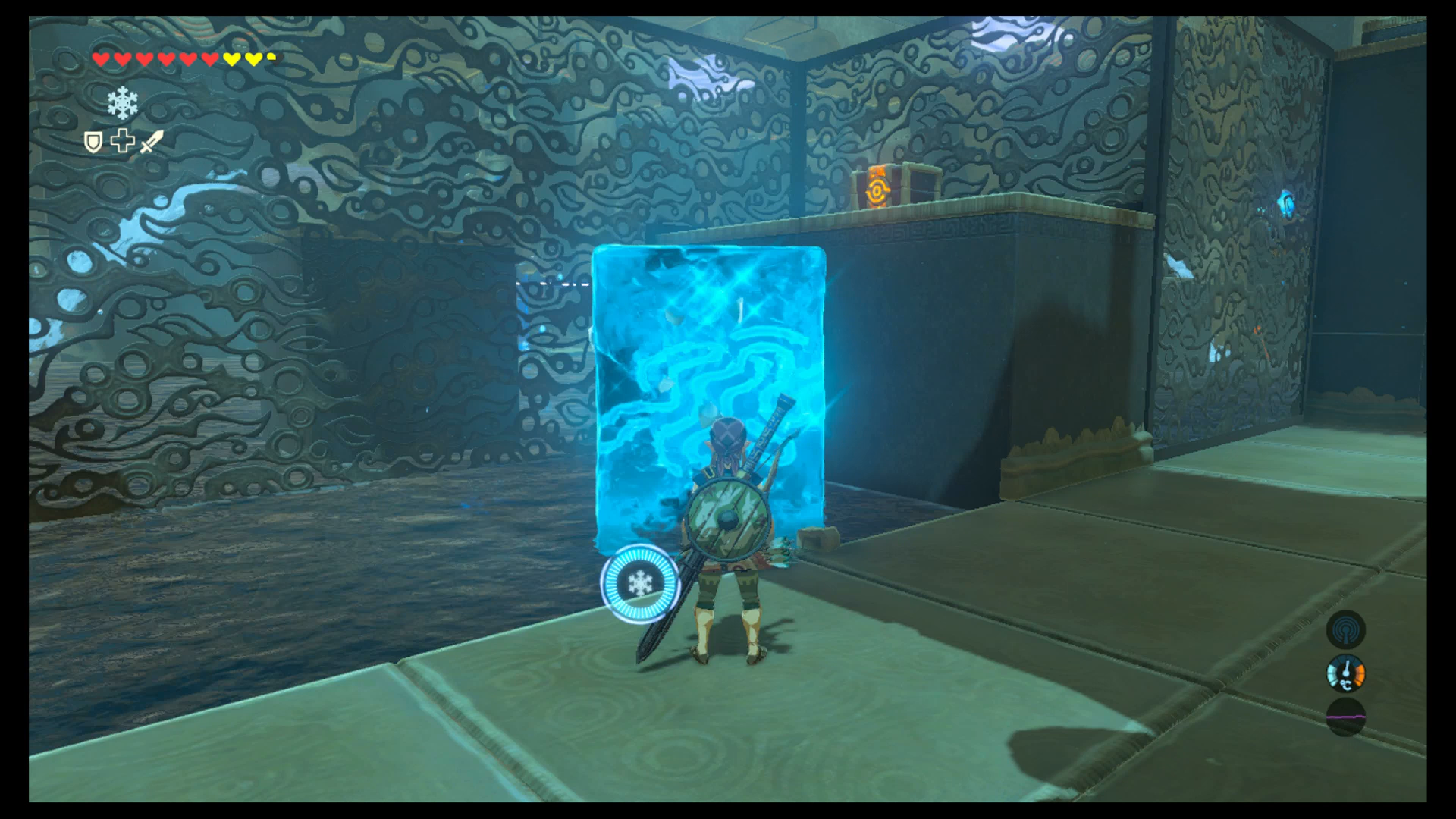Select the Cryonis snowflake rune indicator
The height and width of the screenshot is (819, 1456).
122,104
